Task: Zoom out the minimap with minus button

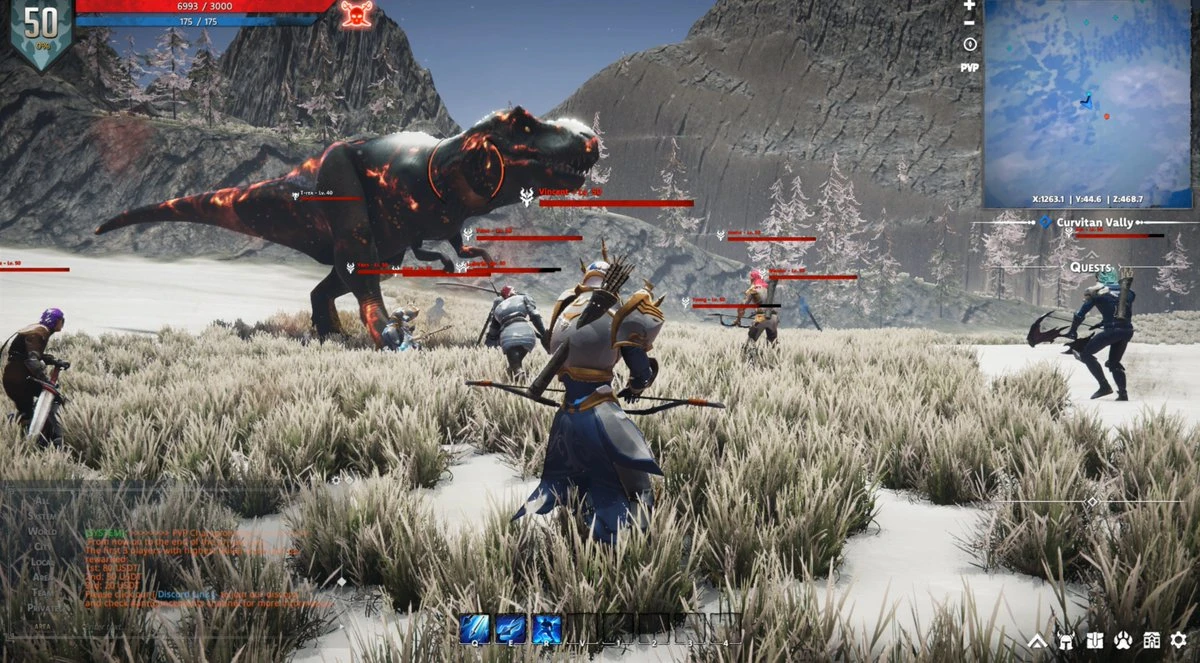Action: (968, 22)
